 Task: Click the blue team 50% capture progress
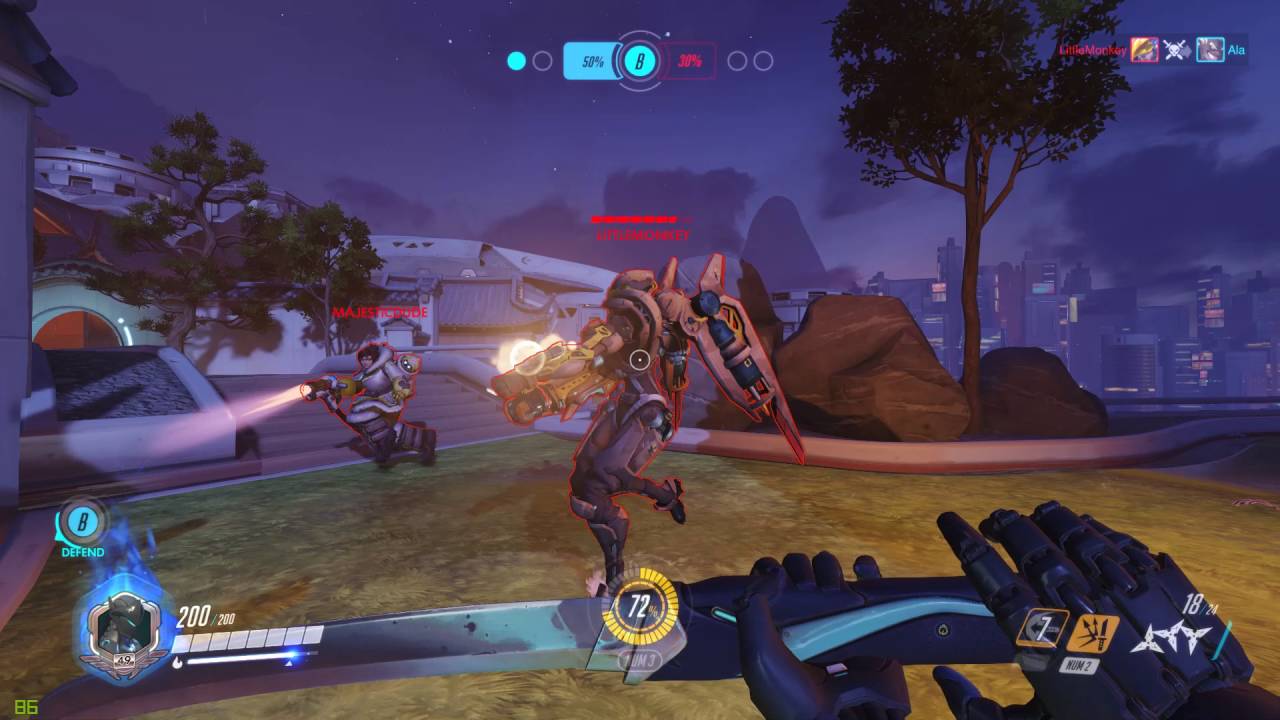point(591,61)
